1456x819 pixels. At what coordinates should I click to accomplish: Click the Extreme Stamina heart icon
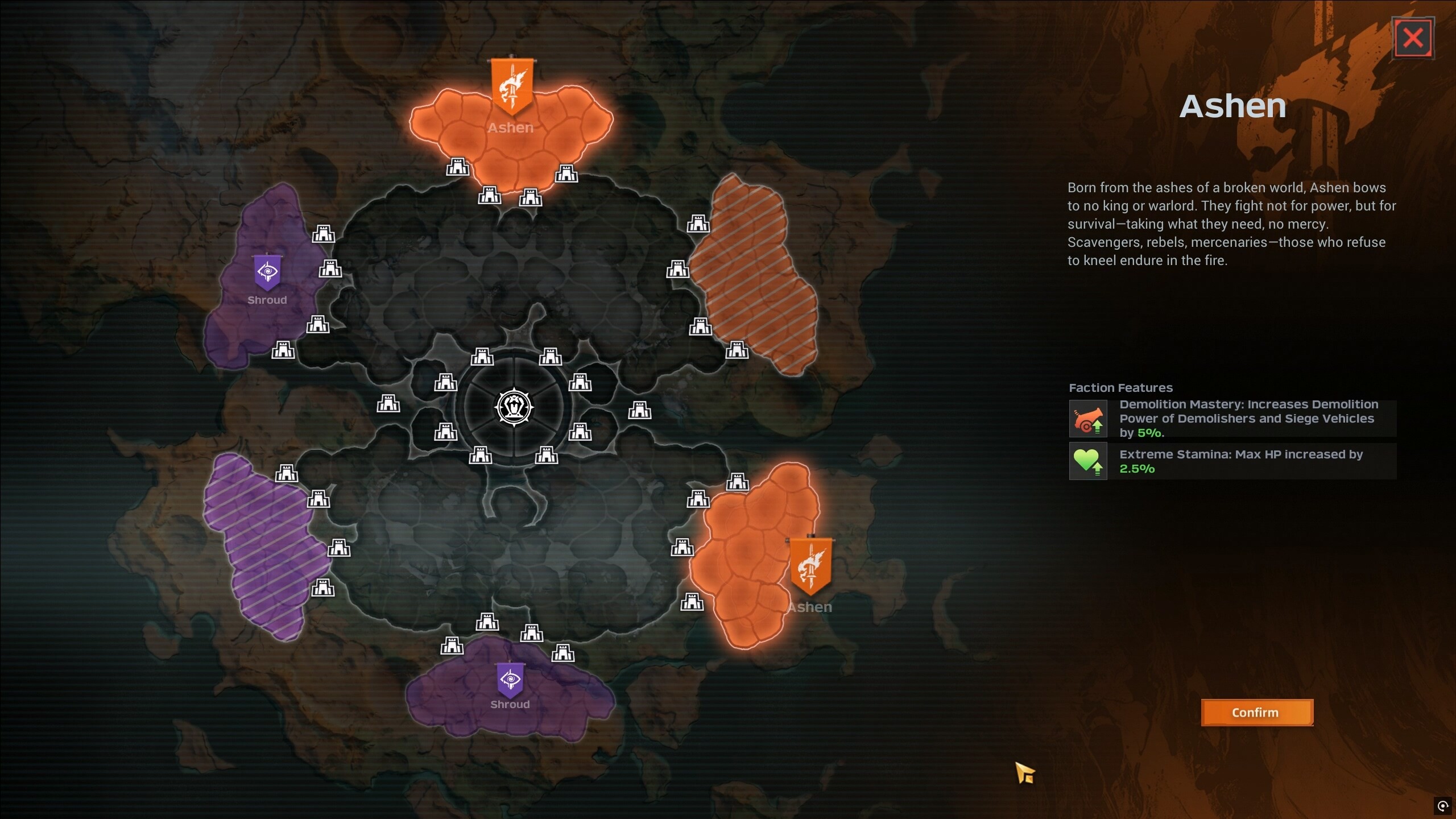(x=1089, y=461)
